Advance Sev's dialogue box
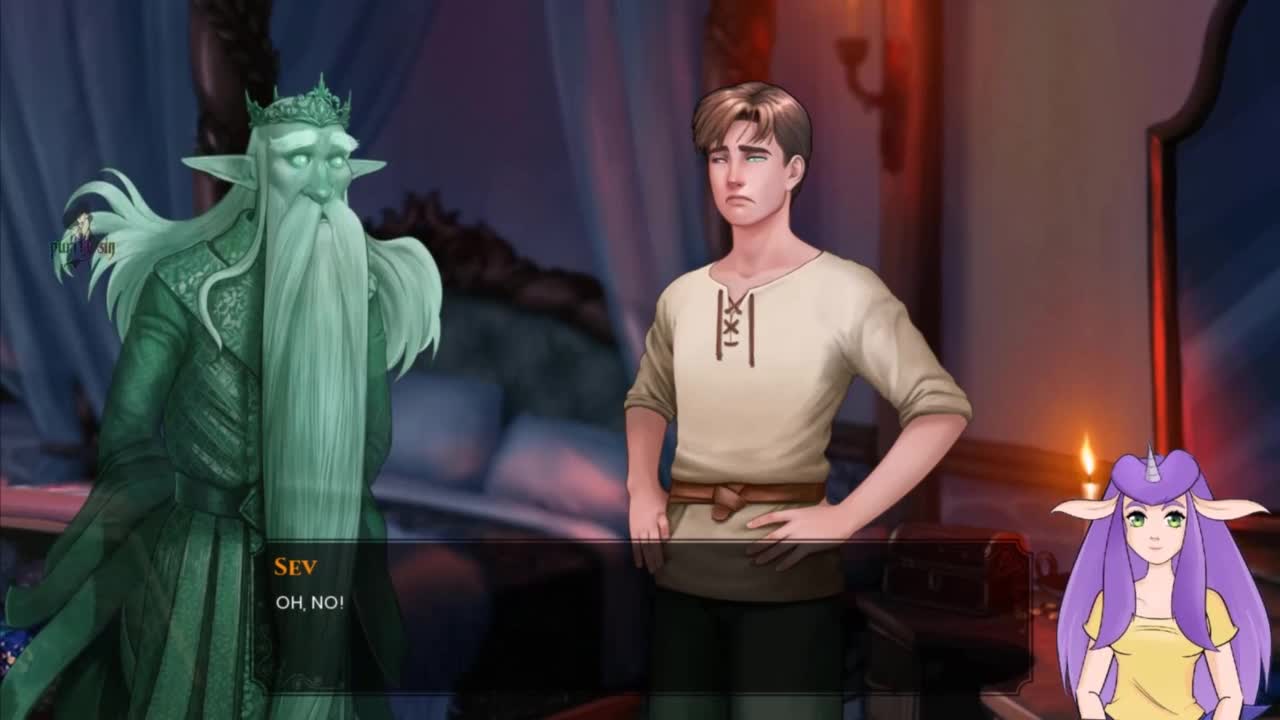 (x=640, y=615)
